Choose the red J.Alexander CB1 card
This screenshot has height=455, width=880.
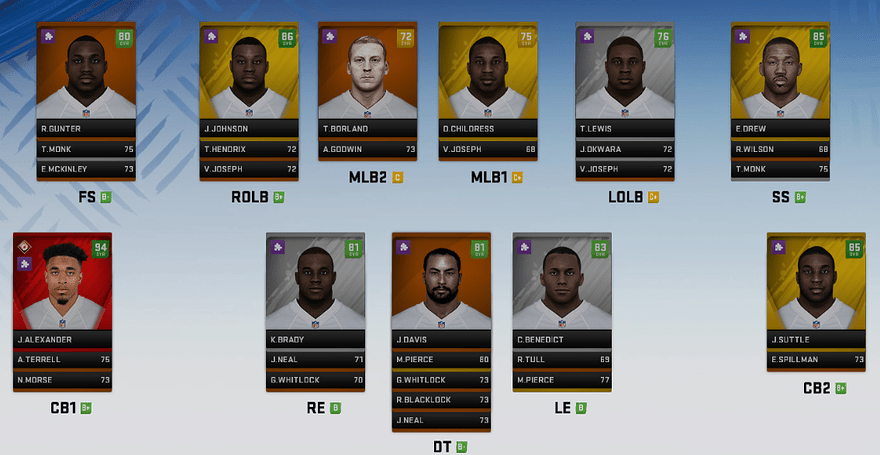click(x=62, y=285)
